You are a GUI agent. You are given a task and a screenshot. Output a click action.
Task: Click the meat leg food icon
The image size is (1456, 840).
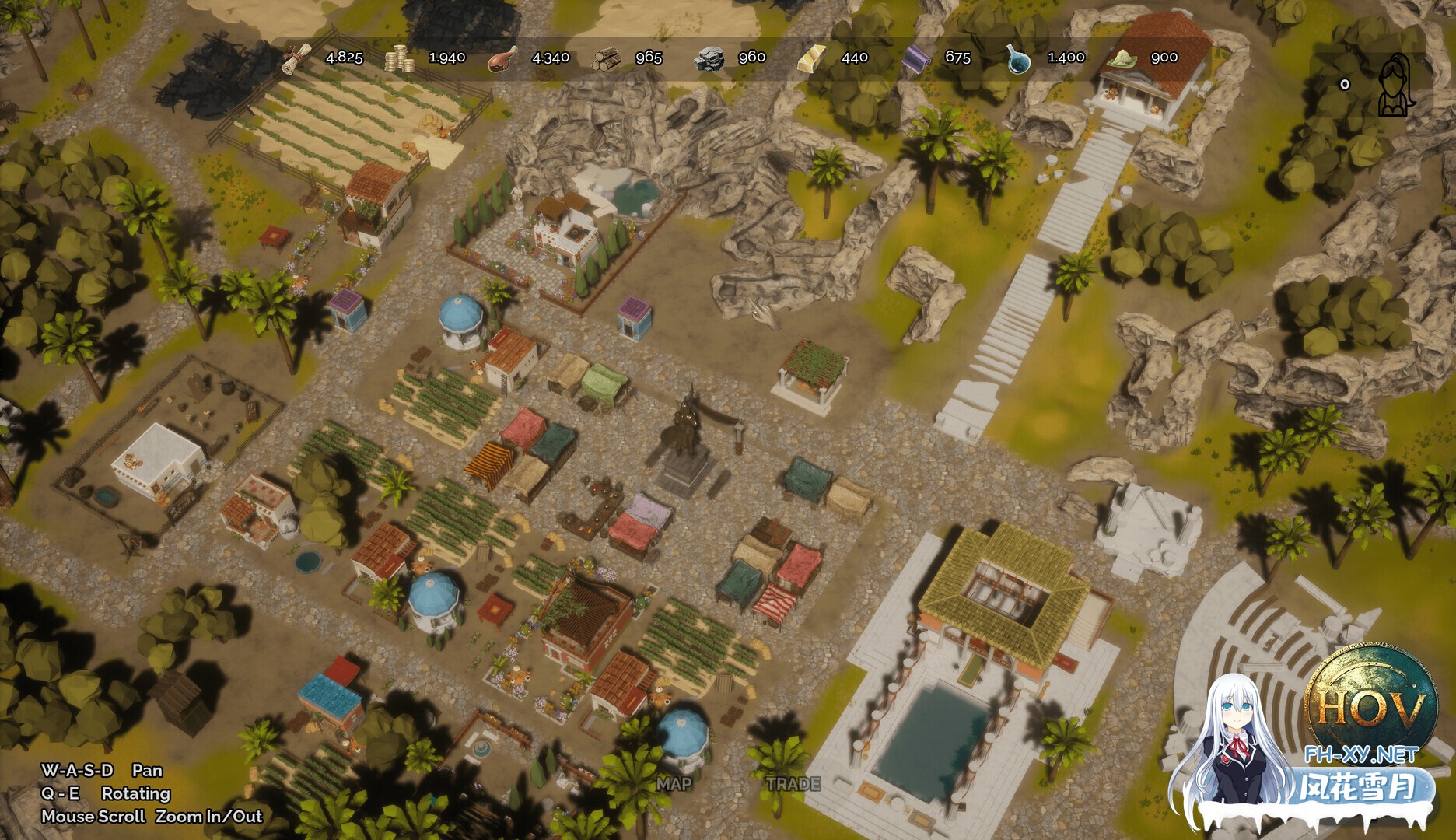[x=502, y=58]
